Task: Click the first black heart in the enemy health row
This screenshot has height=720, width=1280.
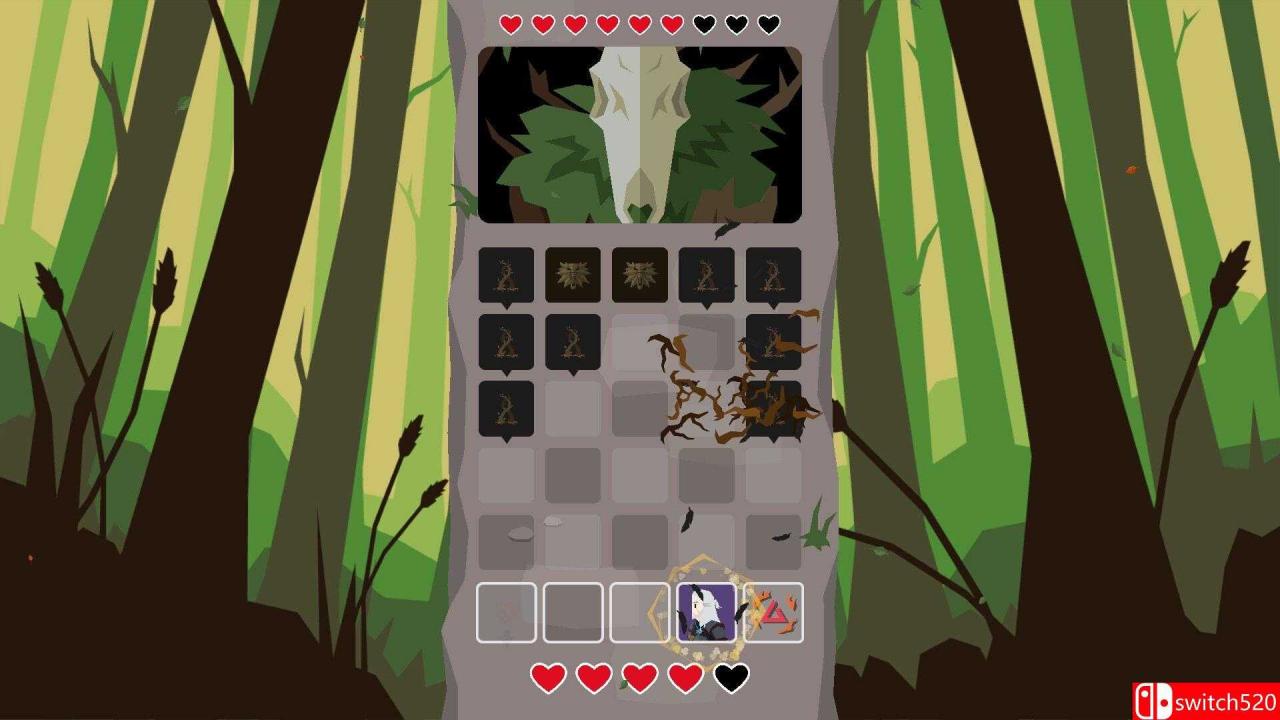Action: (x=703, y=23)
